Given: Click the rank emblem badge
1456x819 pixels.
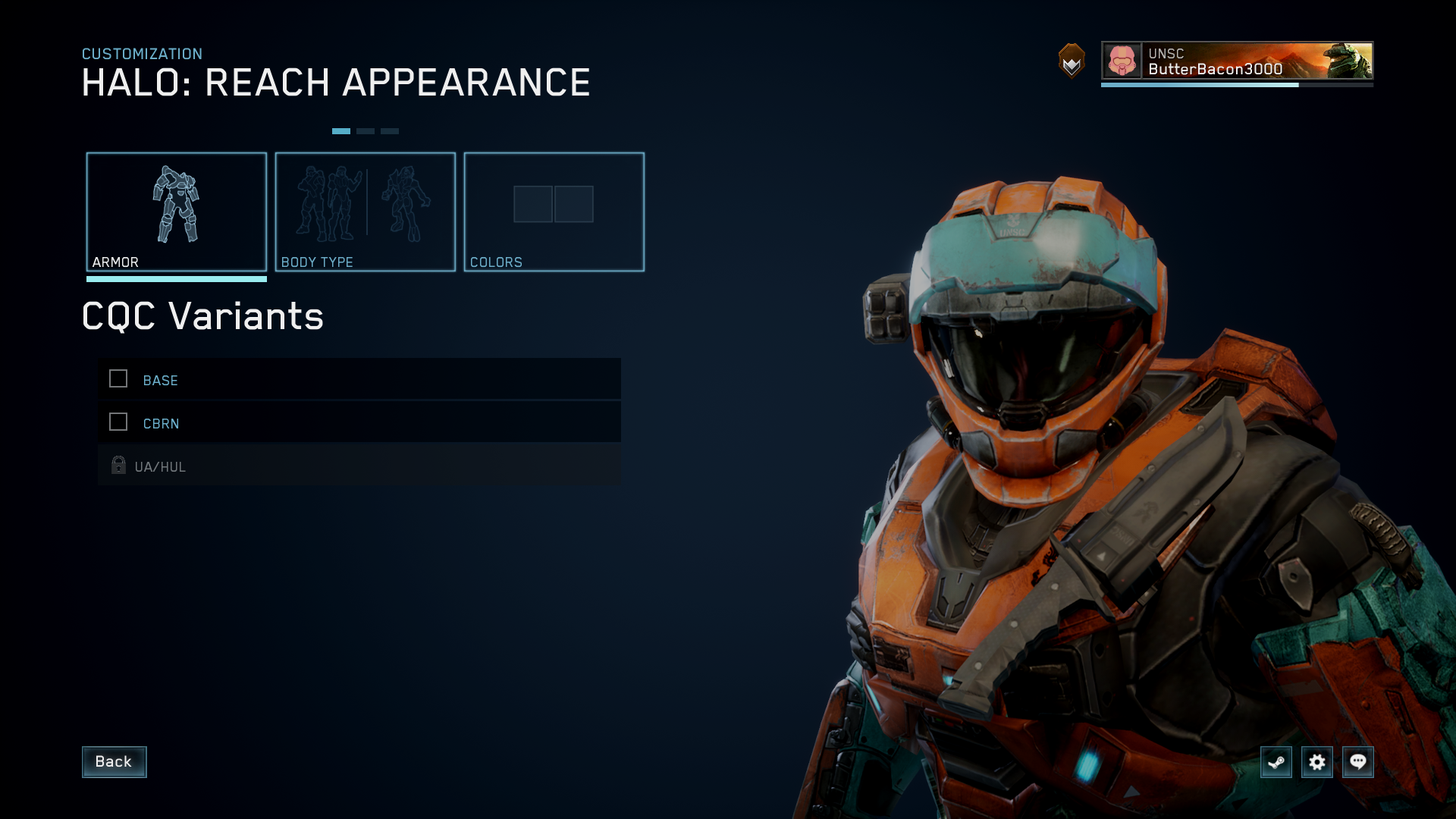Looking at the screenshot, I should point(1072,61).
